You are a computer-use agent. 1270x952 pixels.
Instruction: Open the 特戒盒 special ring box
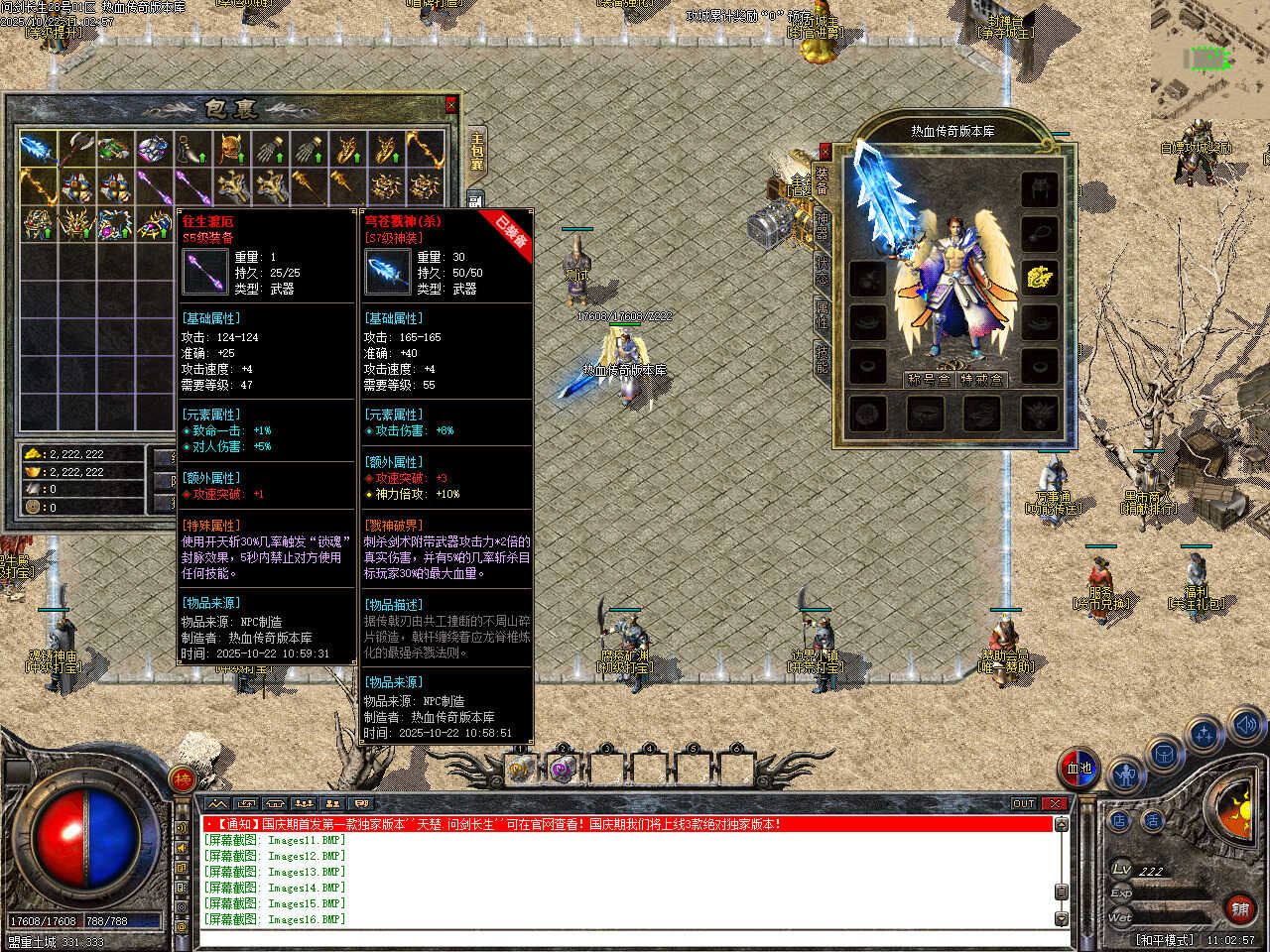click(x=983, y=379)
